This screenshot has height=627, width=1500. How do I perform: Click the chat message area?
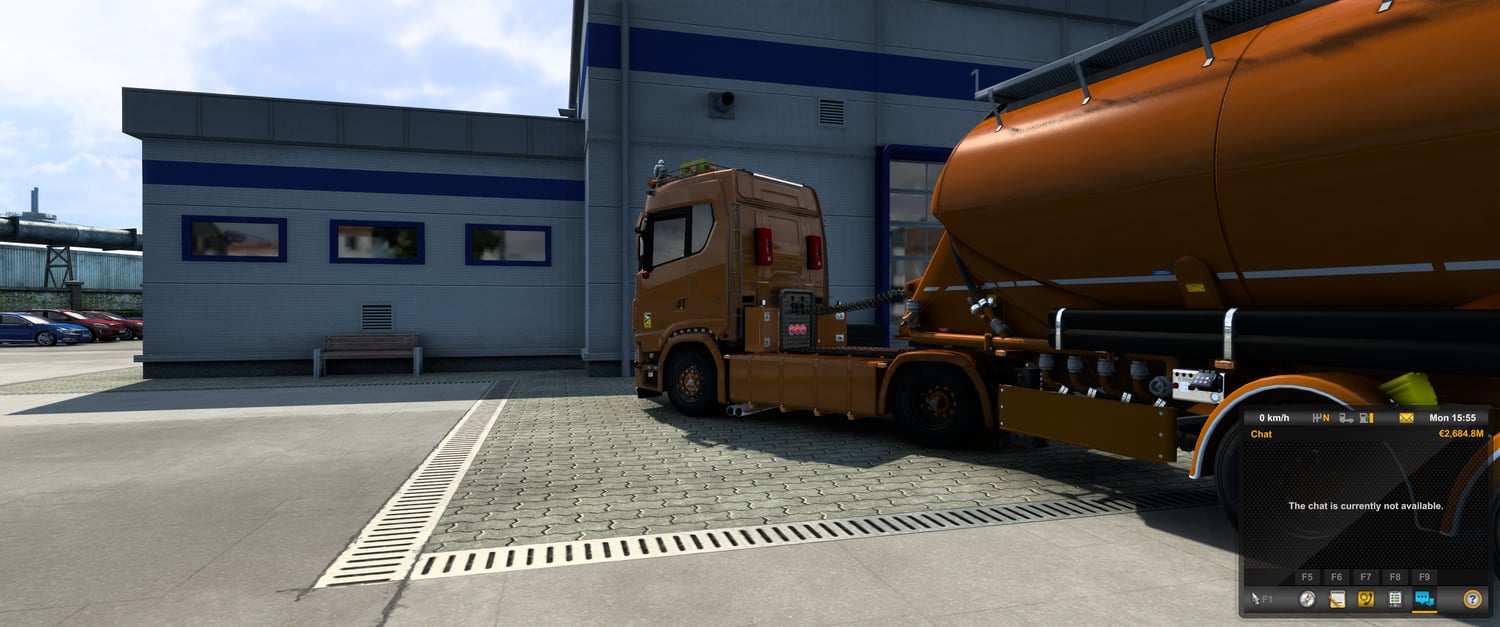tap(1365, 506)
